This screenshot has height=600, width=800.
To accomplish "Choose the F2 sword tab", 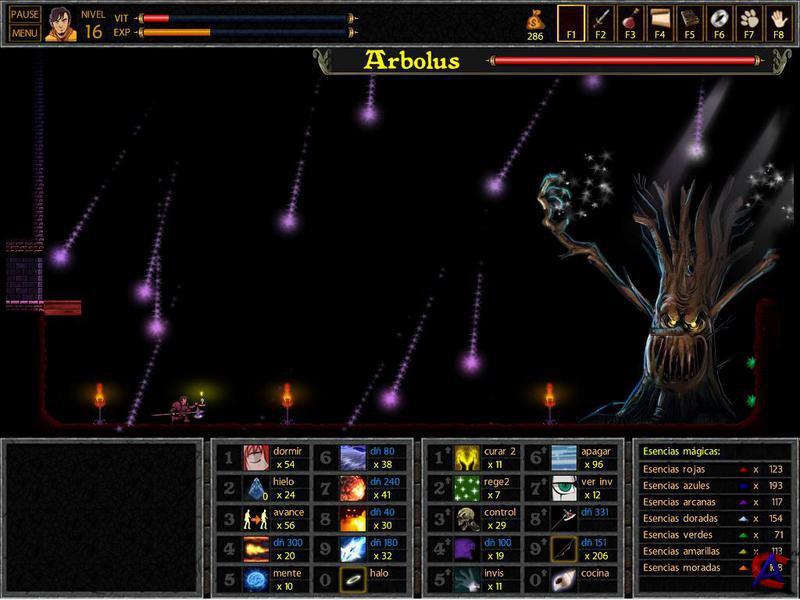I will pyautogui.click(x=600, y=20).
